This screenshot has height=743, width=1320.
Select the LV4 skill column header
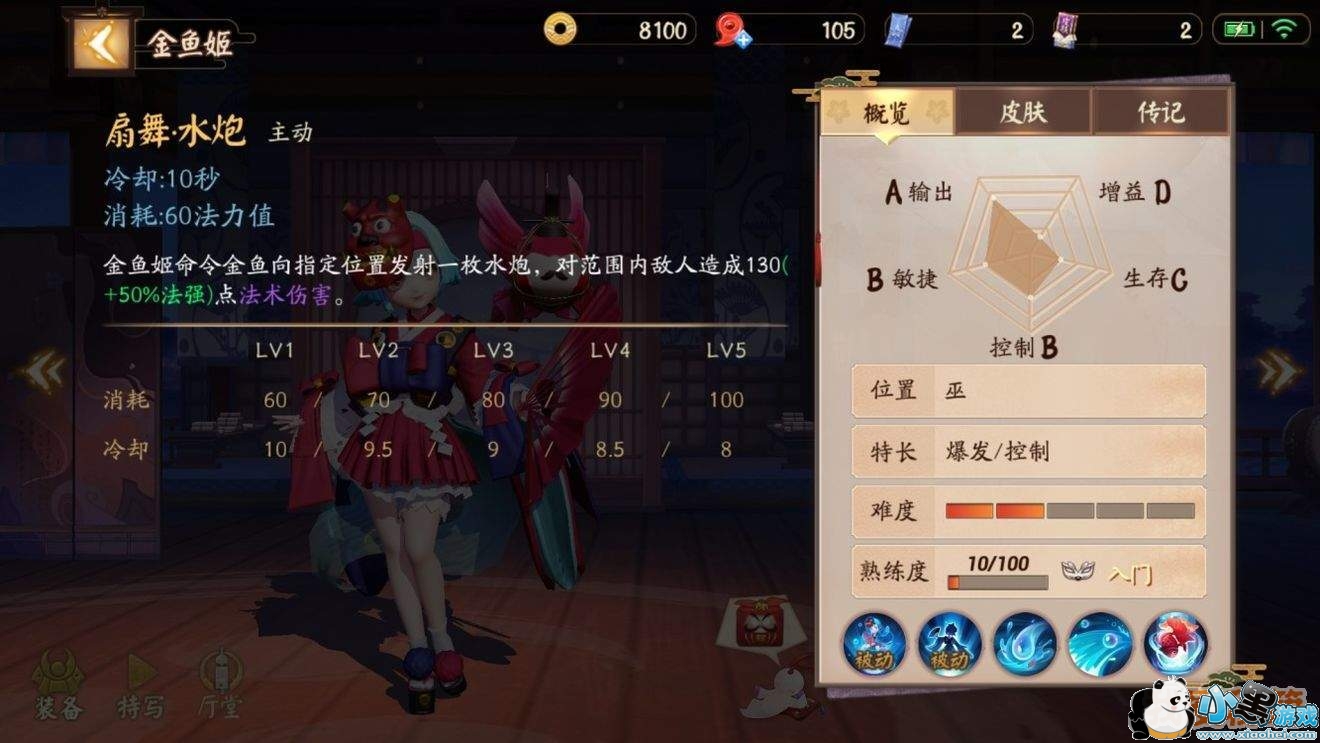tap(611, 351)
